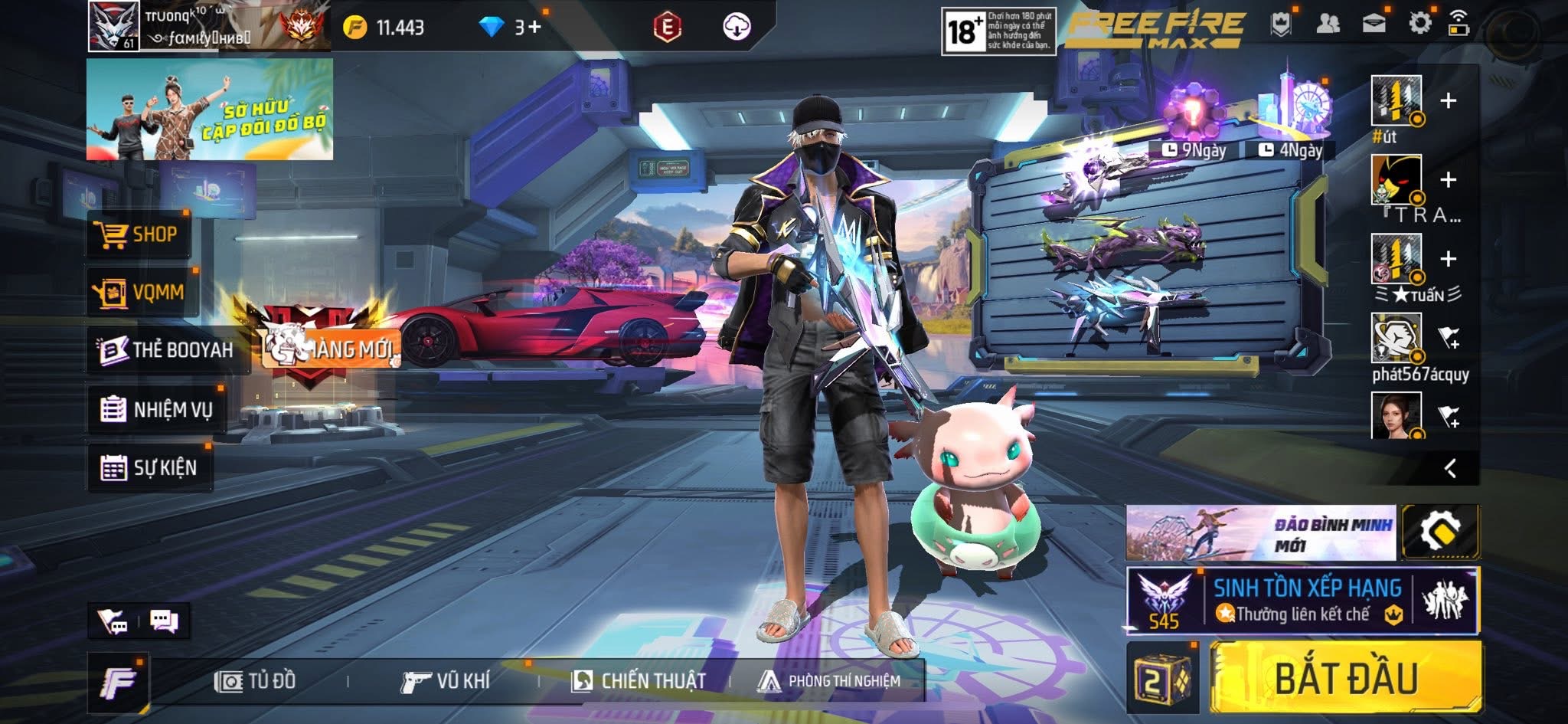Collapse the friends side panel arrow
Viewport: 1568px width, 724px height.
click(1449, 468)
